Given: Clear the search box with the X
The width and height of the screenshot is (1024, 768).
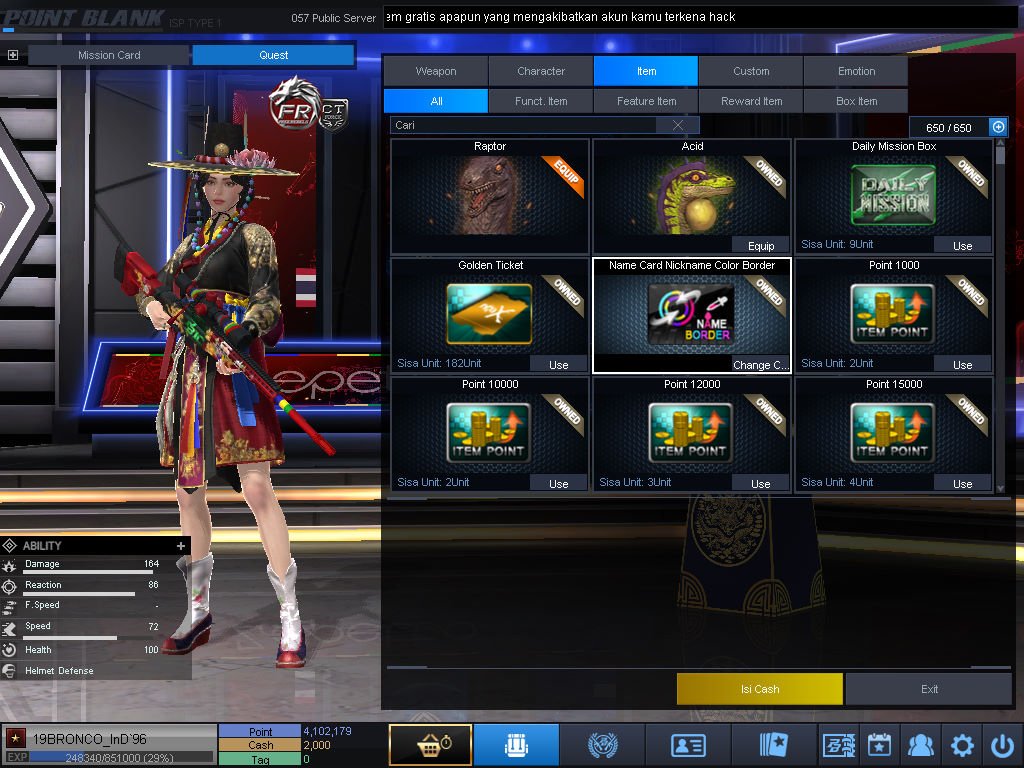Looking at the screenshot, I should pos(678,125).
